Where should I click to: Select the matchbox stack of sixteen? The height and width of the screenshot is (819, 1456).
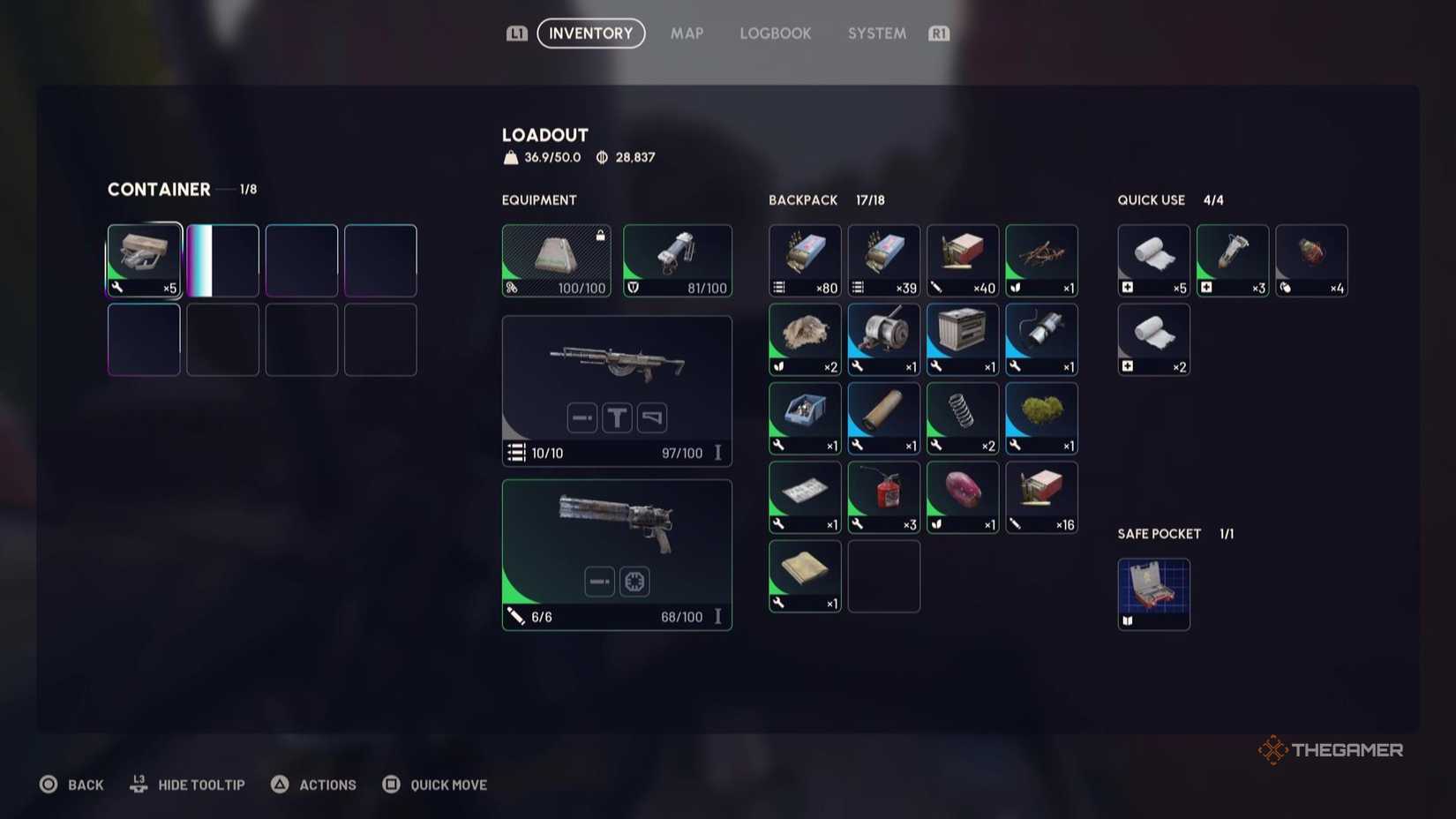pyautogui.click(x=1041, y=497)
